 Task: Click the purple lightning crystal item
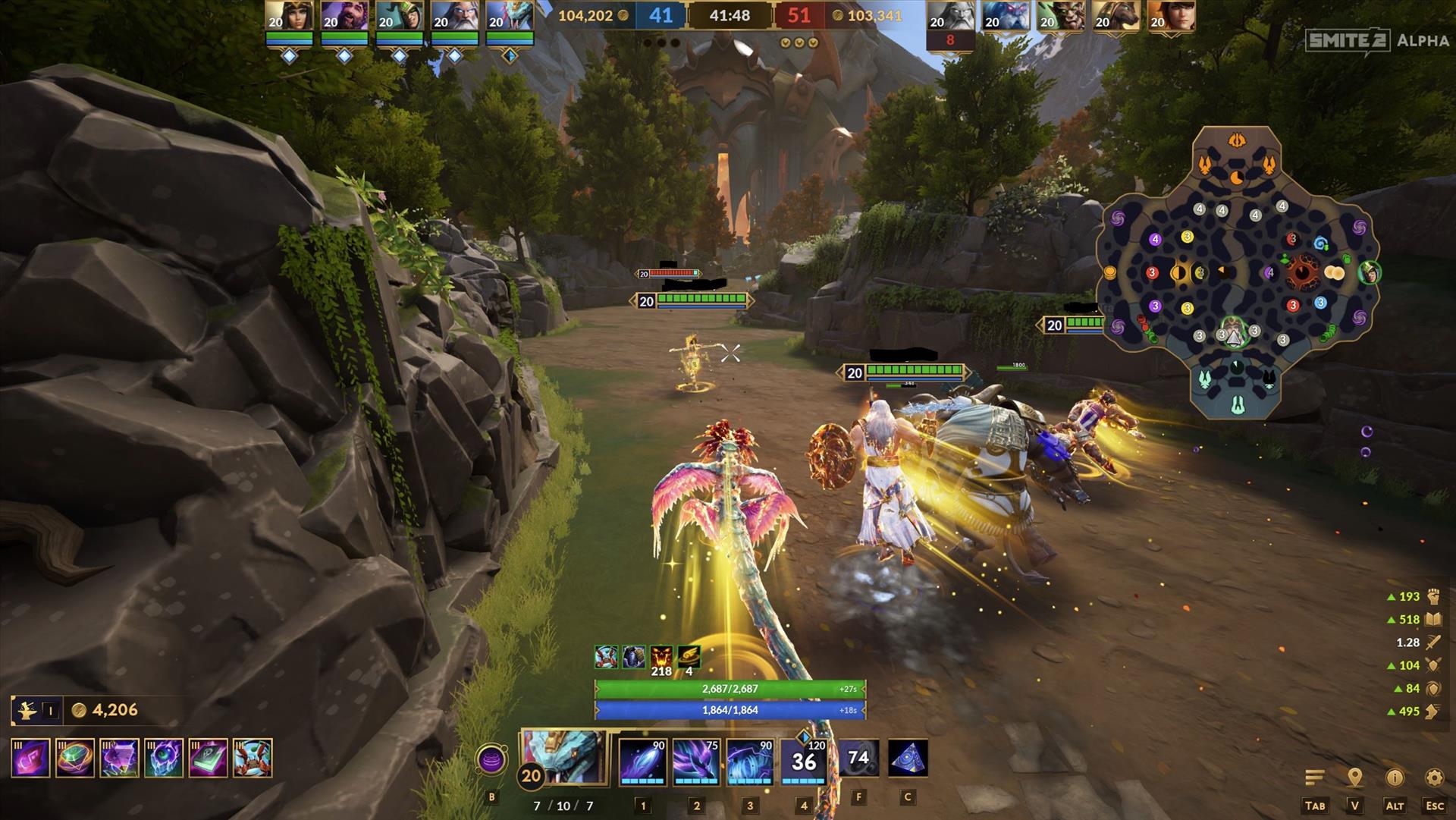pos(120,758)
